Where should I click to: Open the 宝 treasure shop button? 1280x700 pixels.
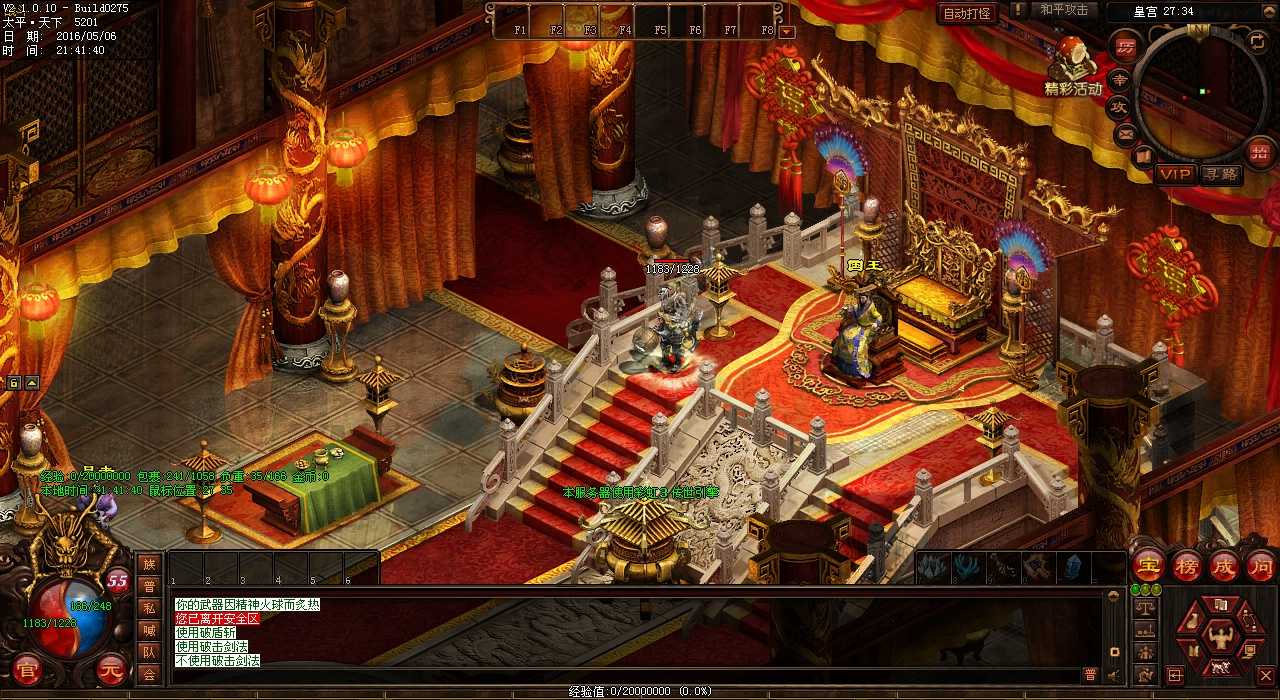pos(1149,566)
